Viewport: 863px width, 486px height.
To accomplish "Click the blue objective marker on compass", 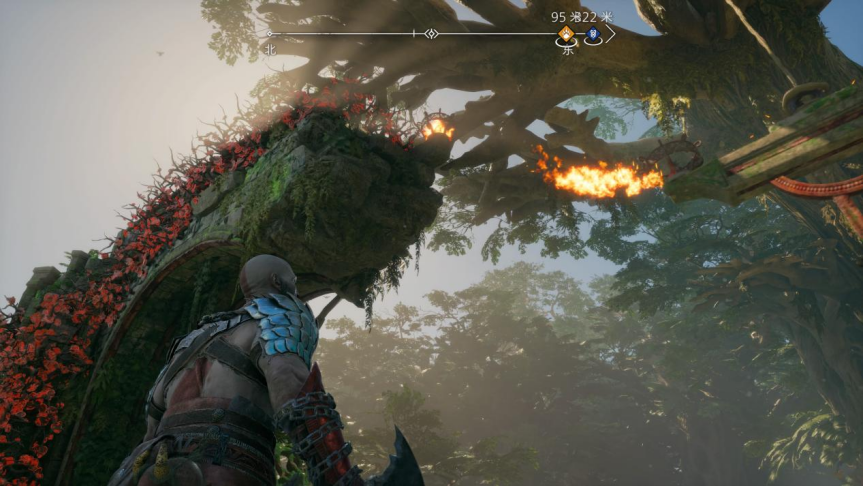I will (593, 35).
